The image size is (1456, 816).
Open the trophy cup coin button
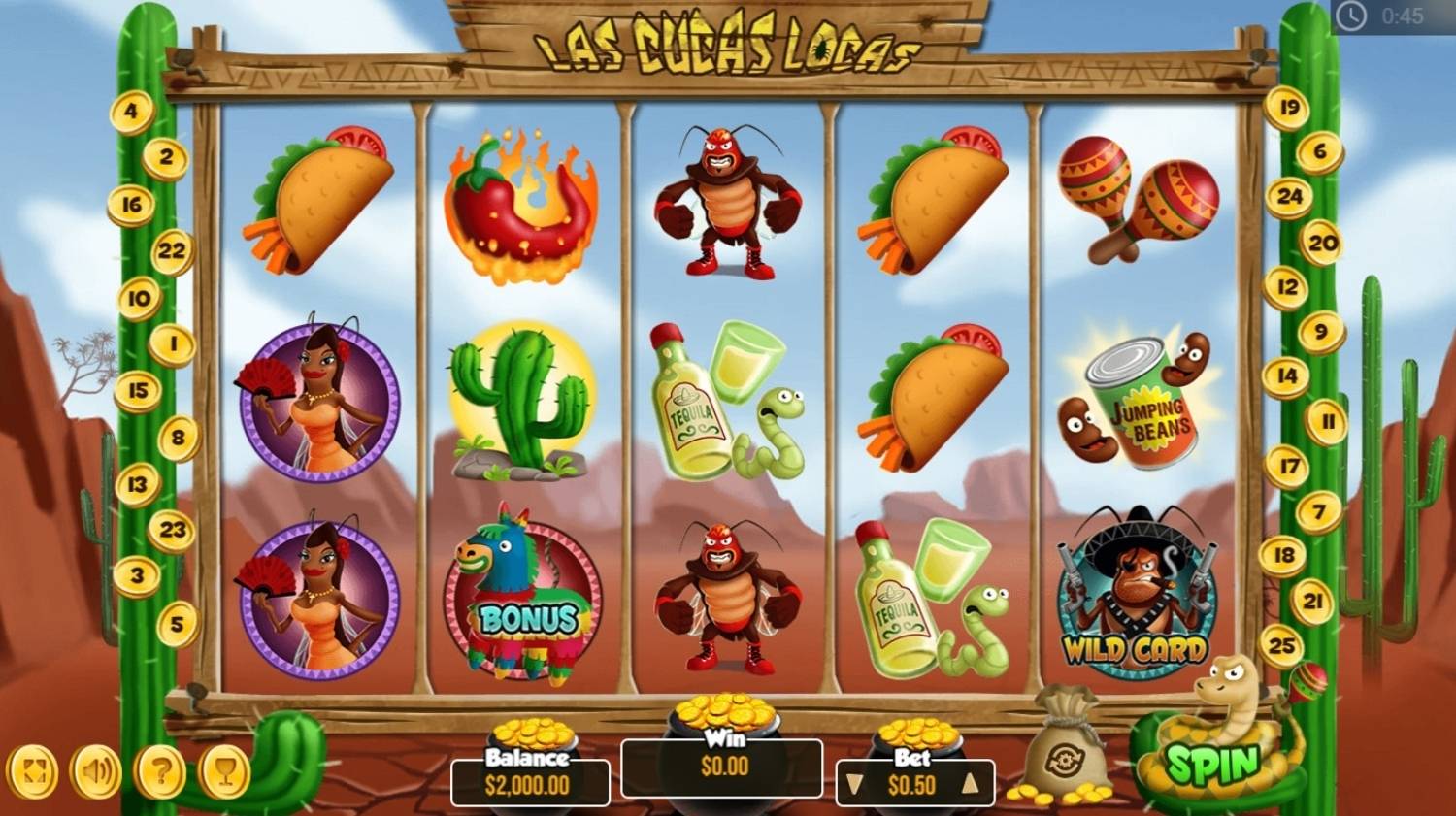[225, 773]
